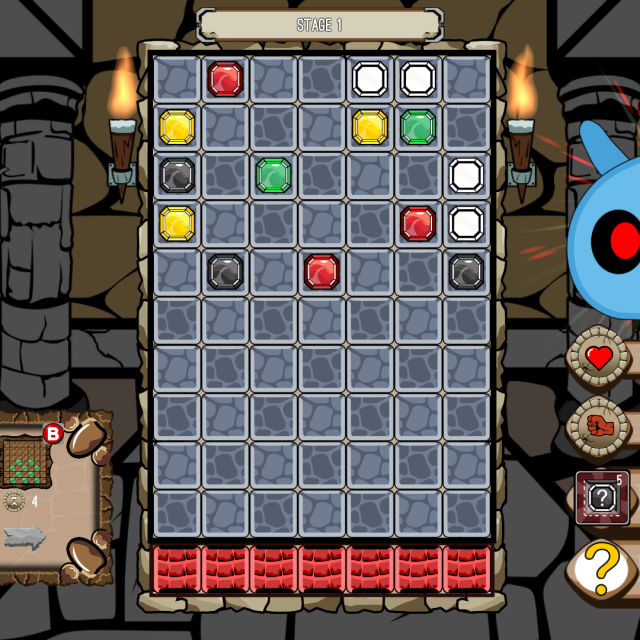Screen dimensions: 640x640
Task: Activate the red fist power
Action: [x=599, y=425]
